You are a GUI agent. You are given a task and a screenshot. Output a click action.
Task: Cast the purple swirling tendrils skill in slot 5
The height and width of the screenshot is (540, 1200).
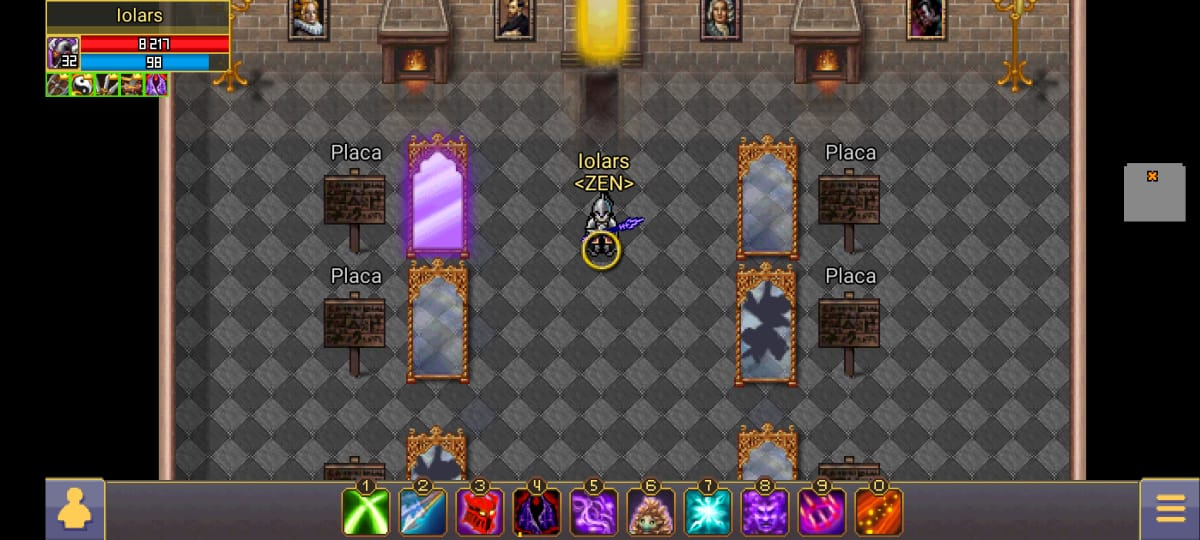(x=594, y=512)
